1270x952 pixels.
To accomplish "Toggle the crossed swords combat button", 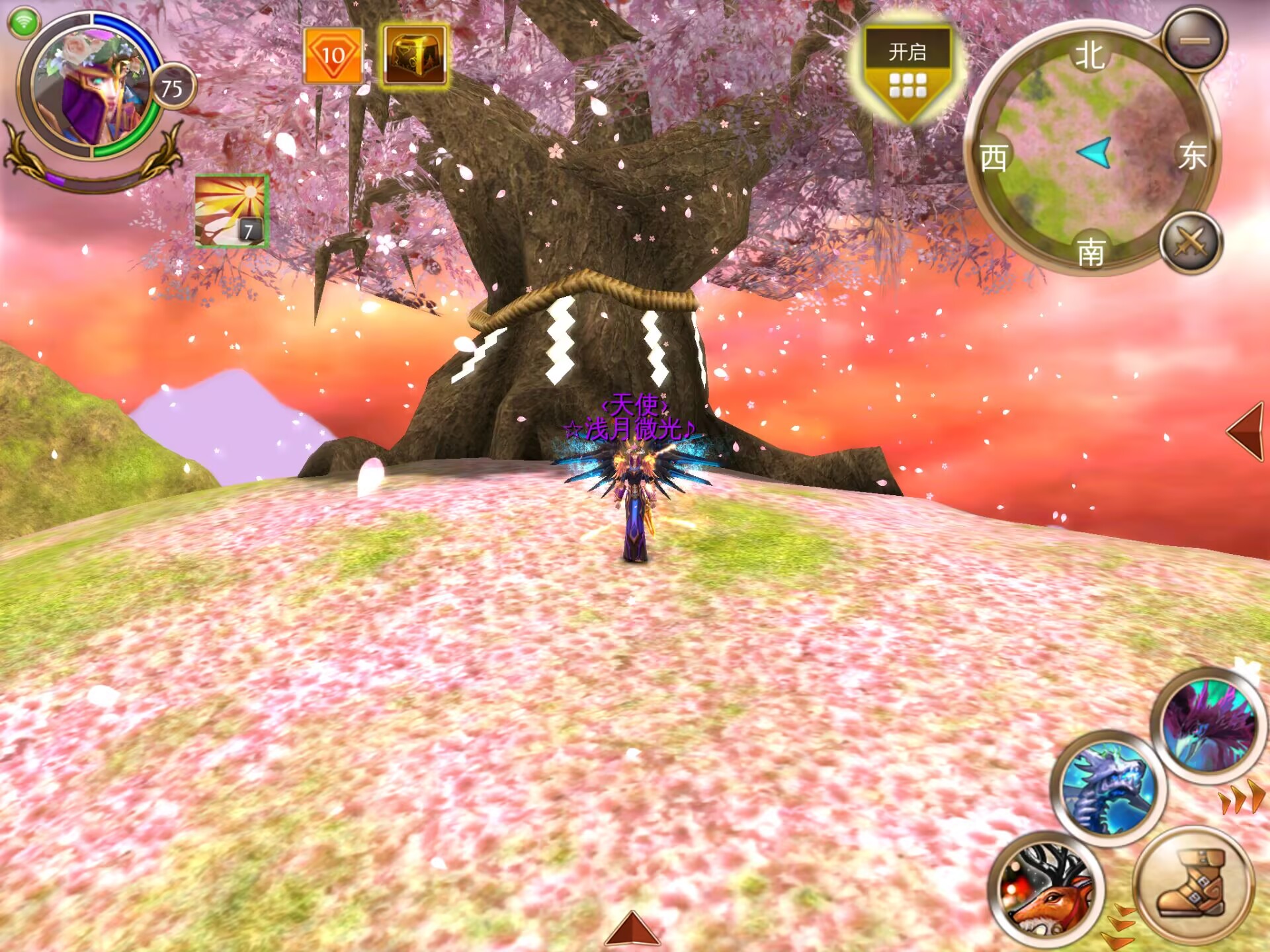I will [1191, 243].
